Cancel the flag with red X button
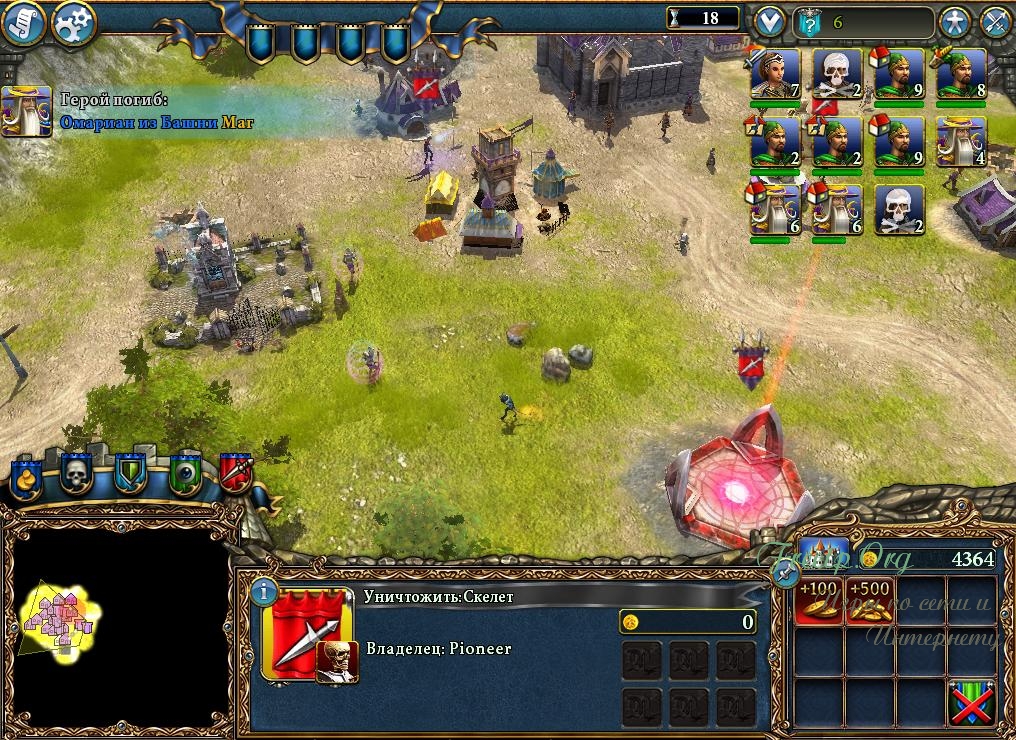Image resolution: width=1016 pixels, height=740 pixels. tap(971, 700)
